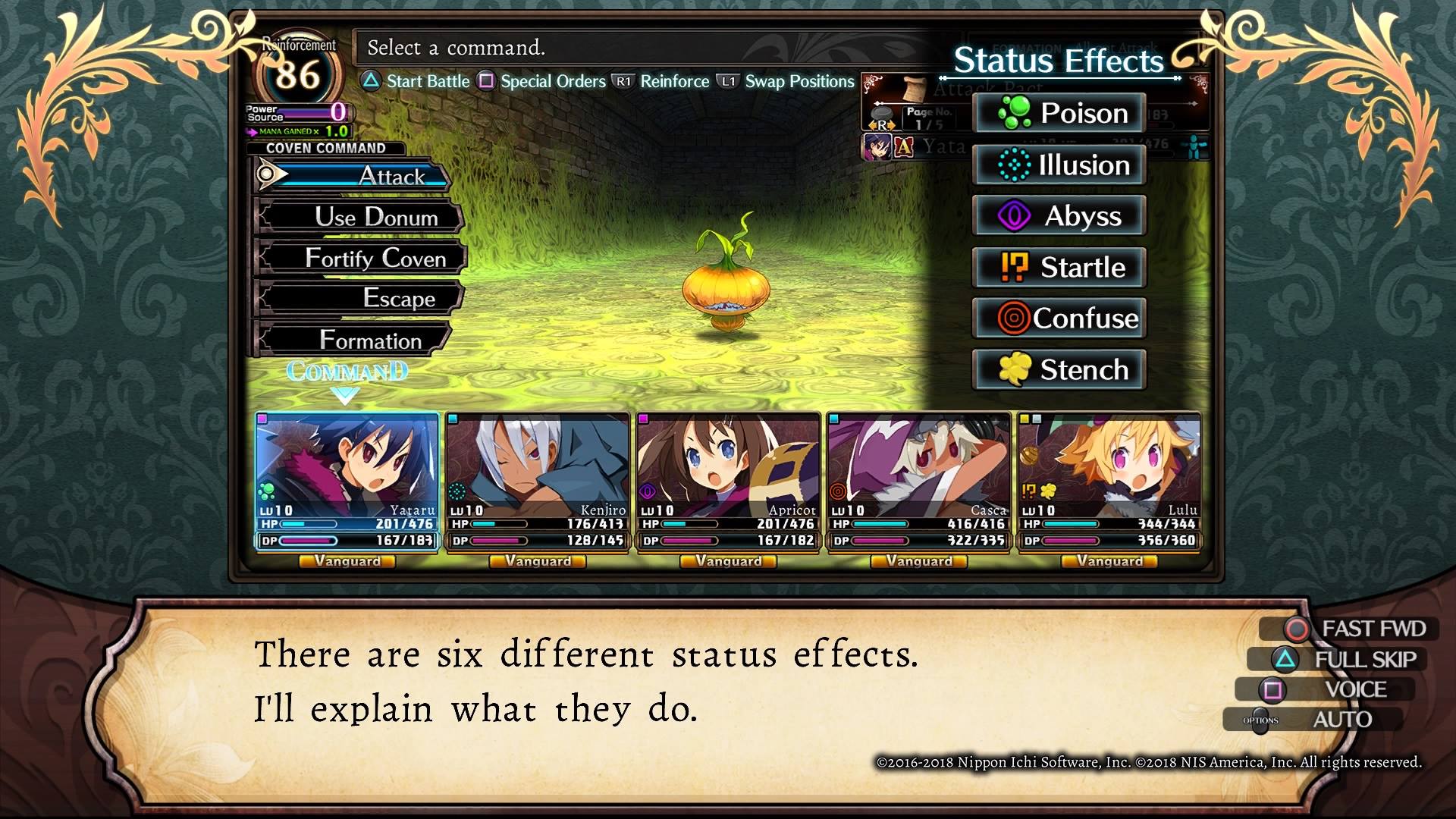Viewport: 1456px width, 819px height.
Task: Select the Poison status effect entry
Action: [x=1059, y=113]
